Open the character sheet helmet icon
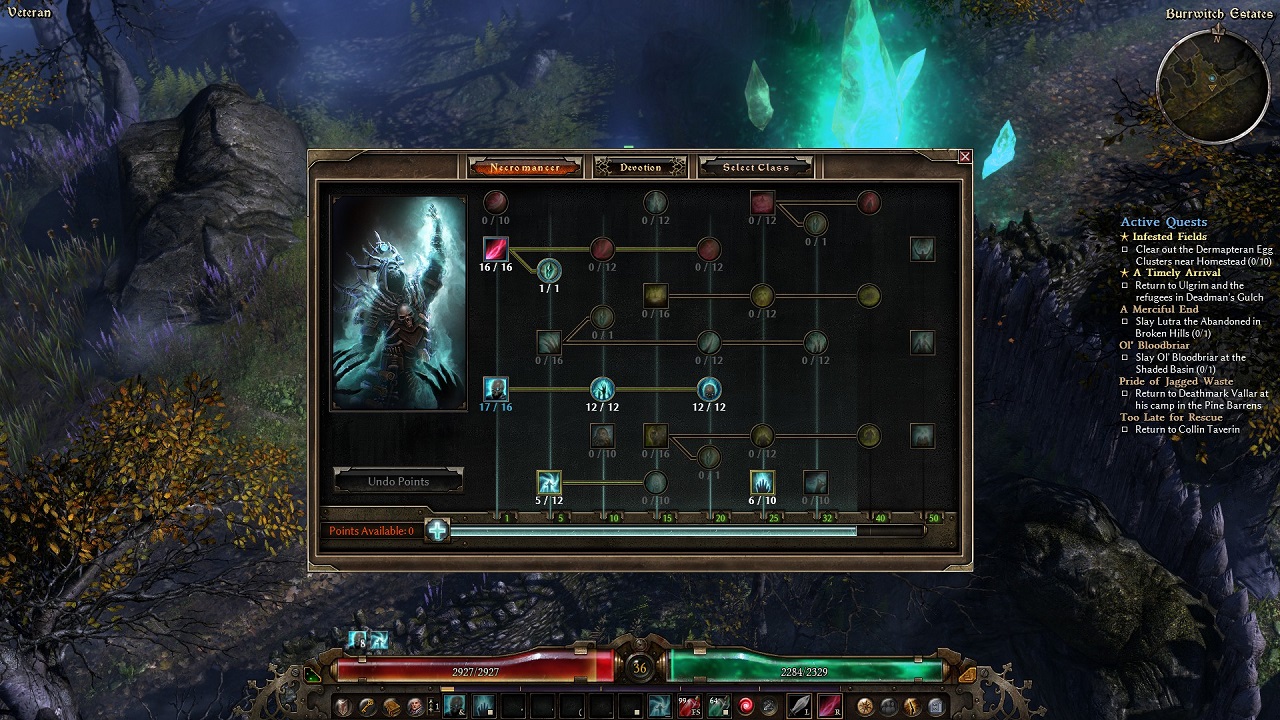The width and height of the screenshot is (1280, 720). [343, 707]
